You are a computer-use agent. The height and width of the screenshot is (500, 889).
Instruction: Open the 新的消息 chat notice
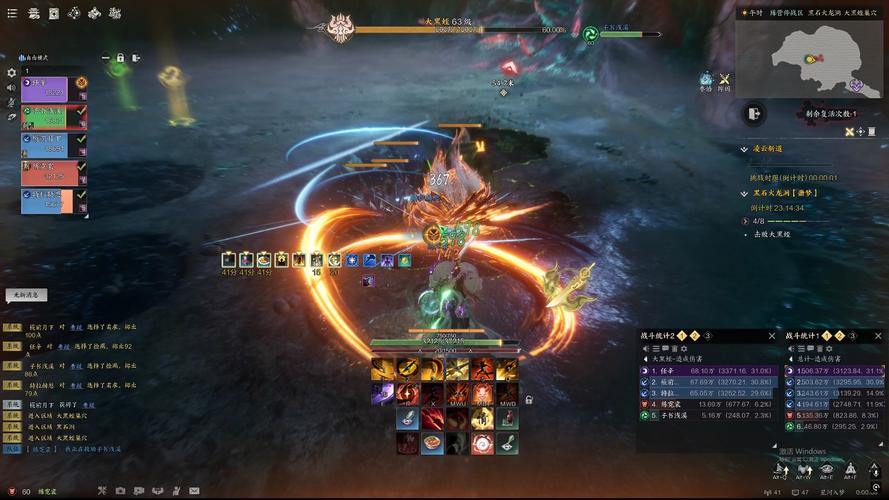coord(26,295)
